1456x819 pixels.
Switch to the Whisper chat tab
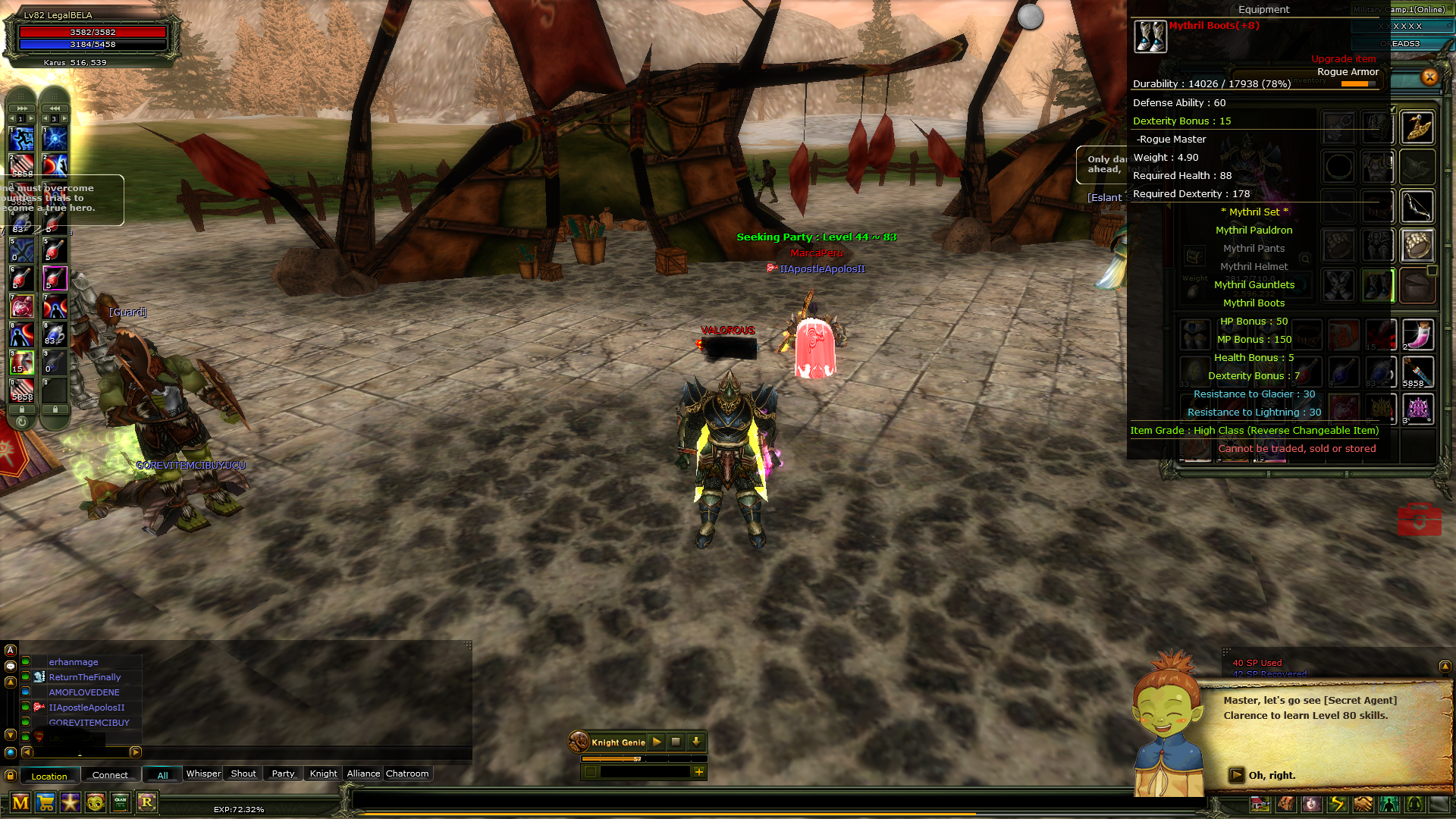pos(203,773)
